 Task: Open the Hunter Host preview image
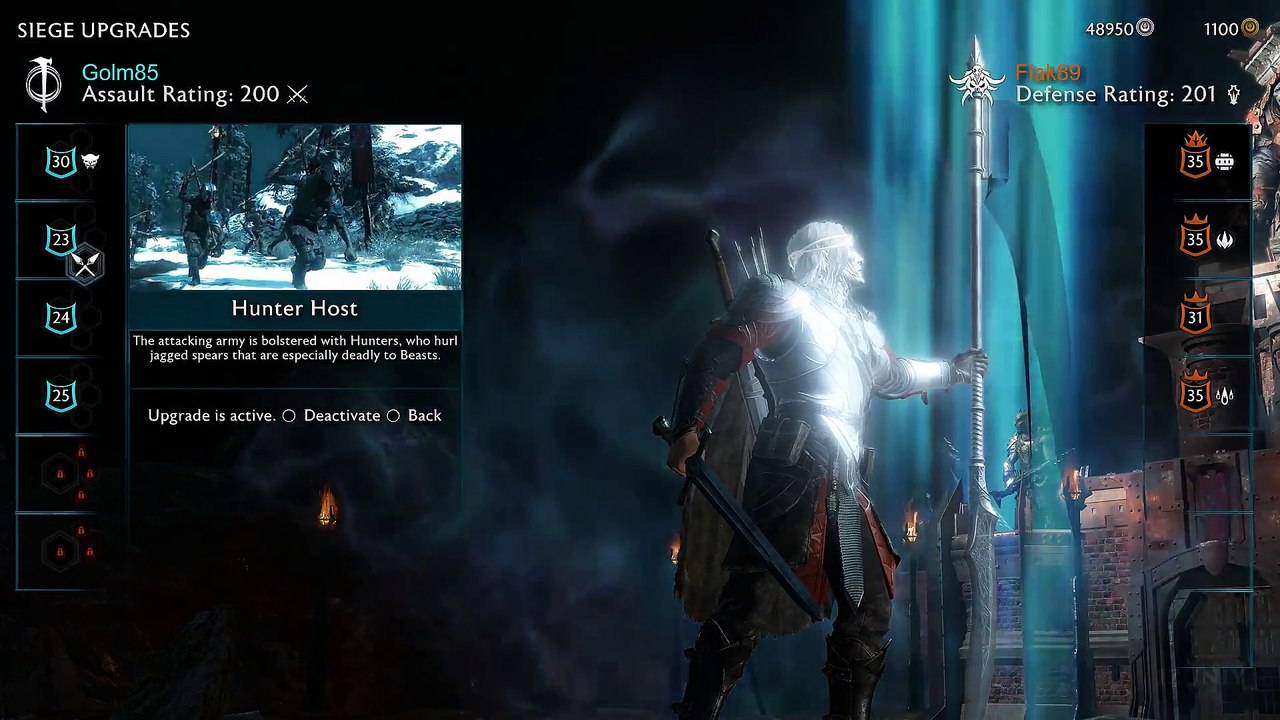pyautogui.click(x=294, y=207)
